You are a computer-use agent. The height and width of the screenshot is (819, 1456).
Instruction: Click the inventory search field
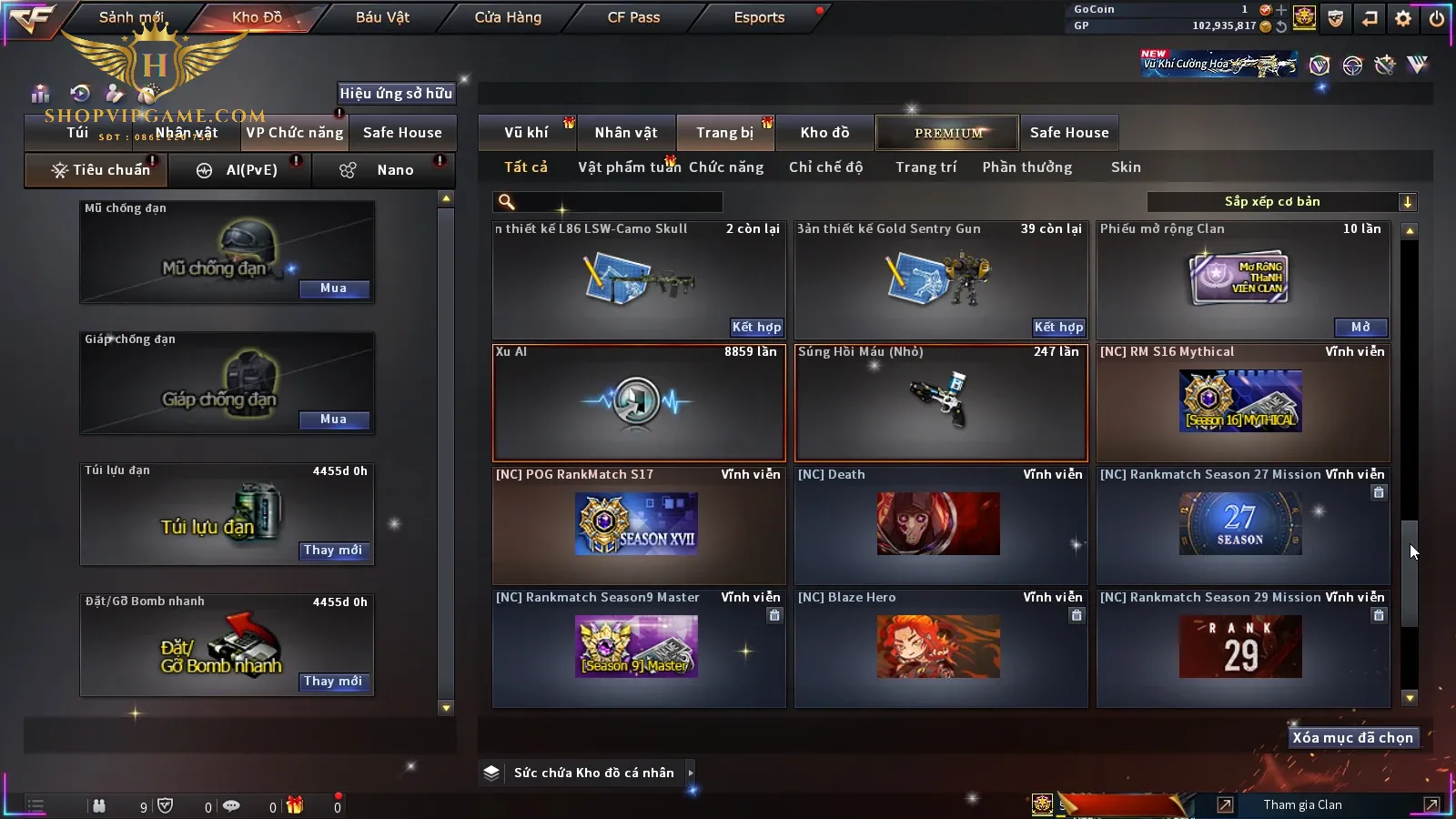tap(610, 202)
